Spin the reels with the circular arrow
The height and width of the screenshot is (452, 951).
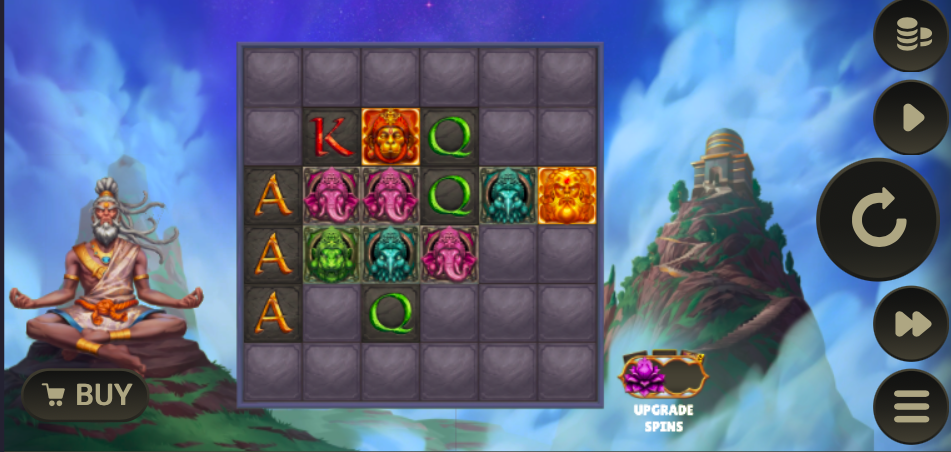[878, 219]
